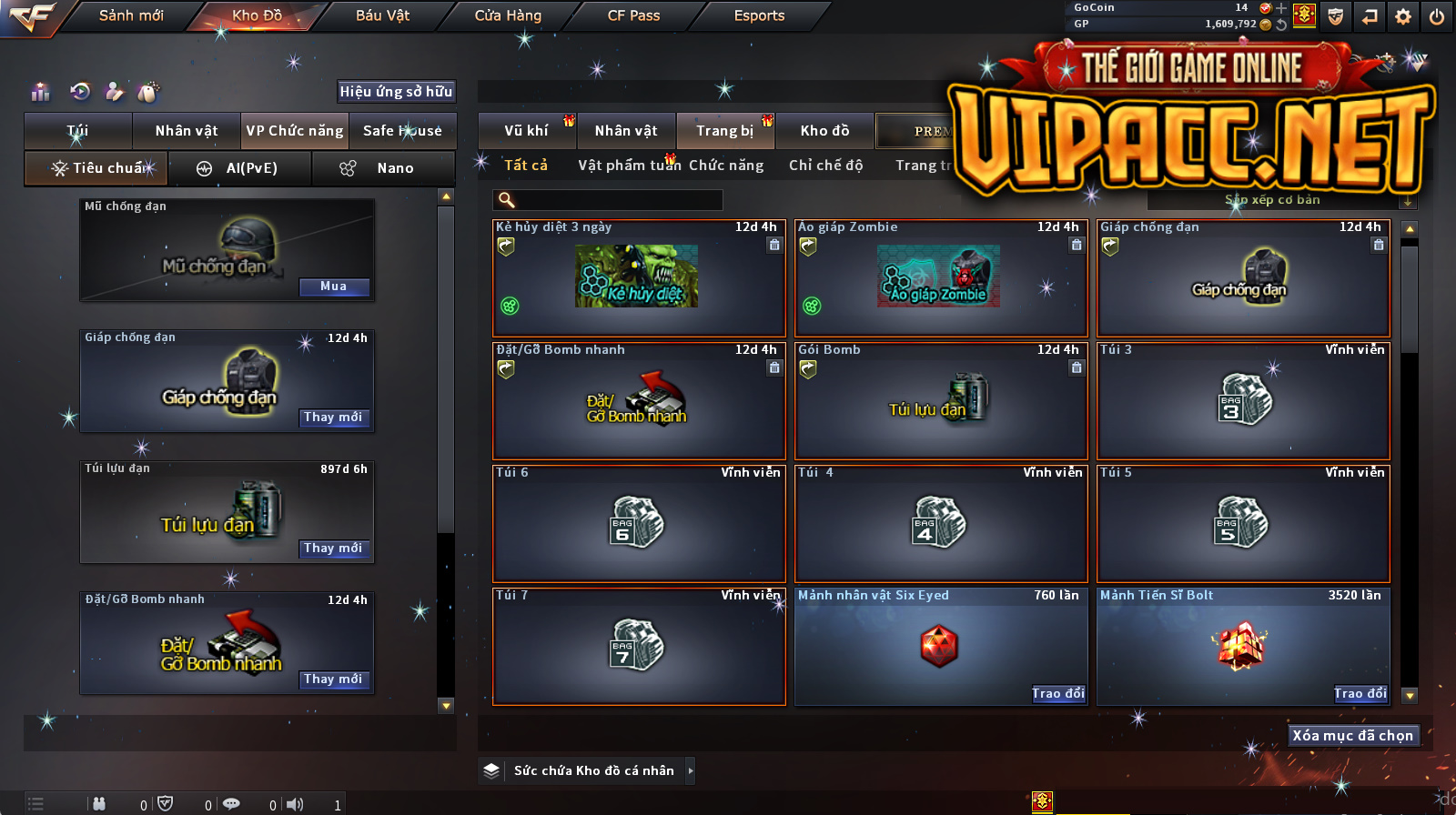This screenshot has height=815, width=1456.
Task: Open the gear settings icon
Action: click(1402, 16)
